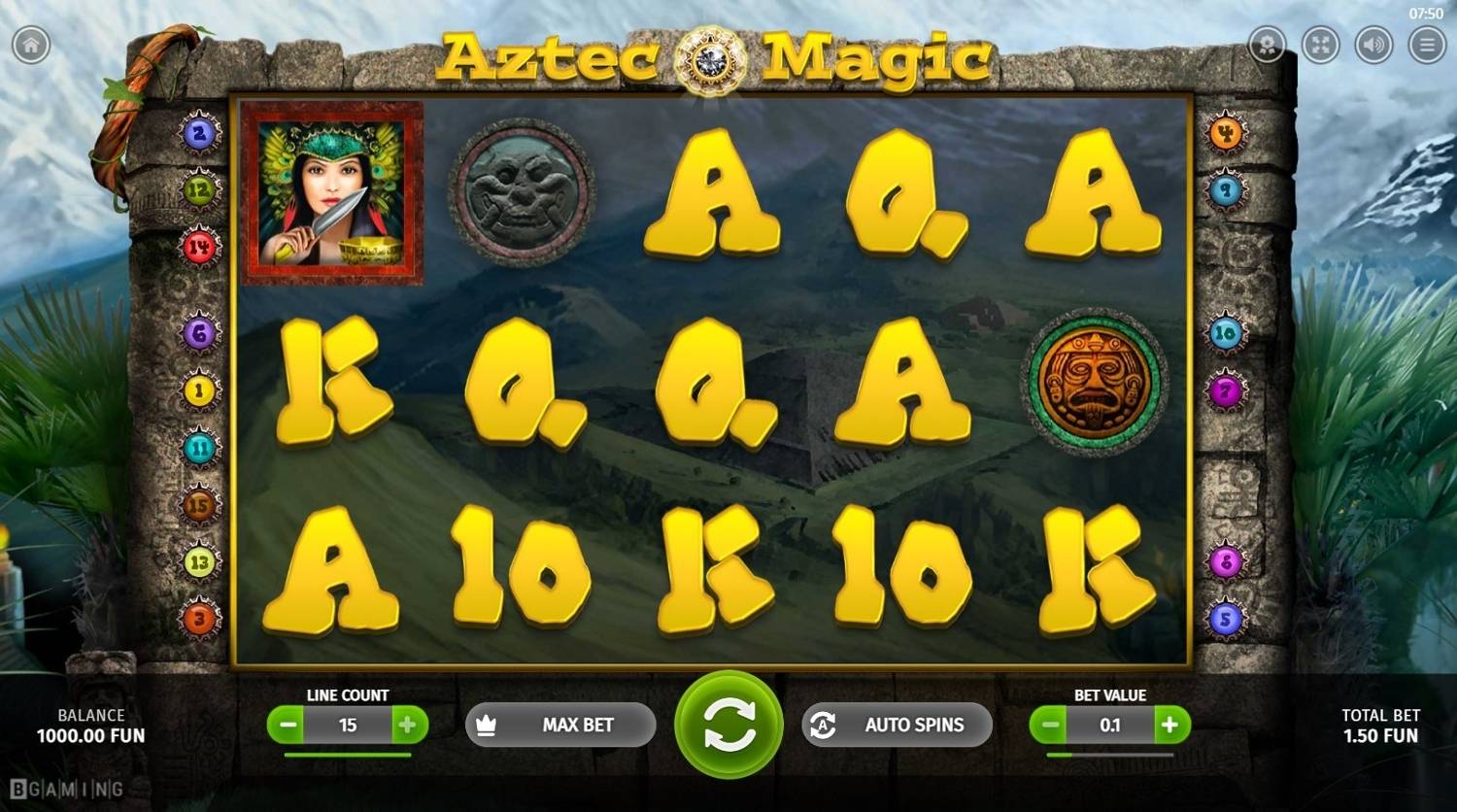Increase the line count with the plus button
The height and width of the screenshot is (812, 1457).
coord(409,725)
